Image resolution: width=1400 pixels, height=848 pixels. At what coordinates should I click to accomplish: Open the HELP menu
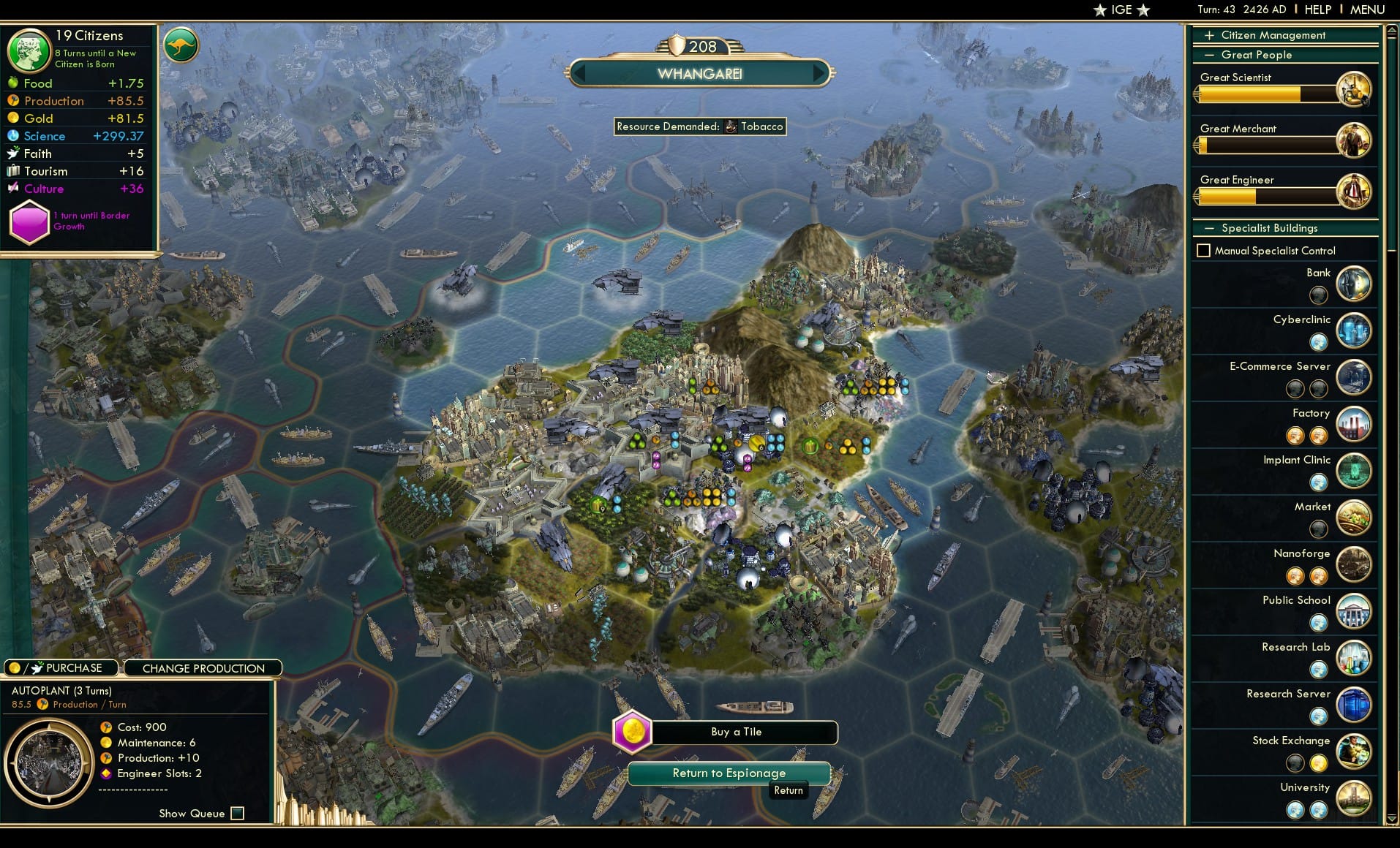(x=1317, y=10)
